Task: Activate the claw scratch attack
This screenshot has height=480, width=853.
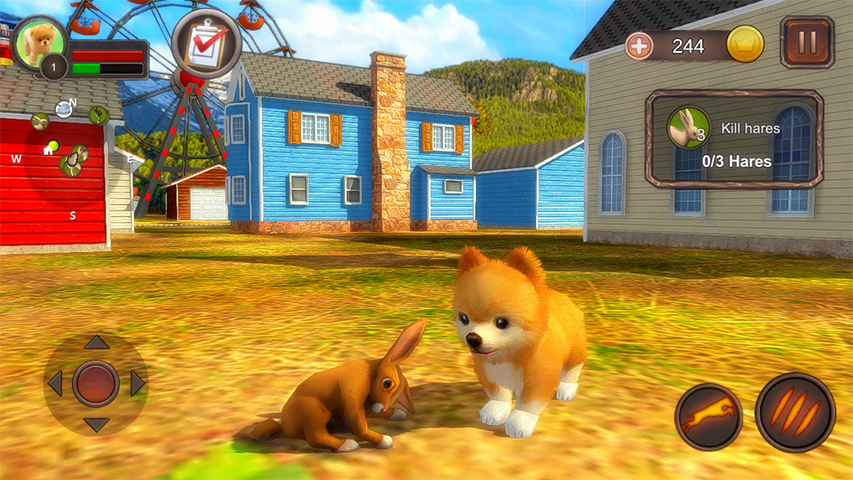Action: [794, 412]
